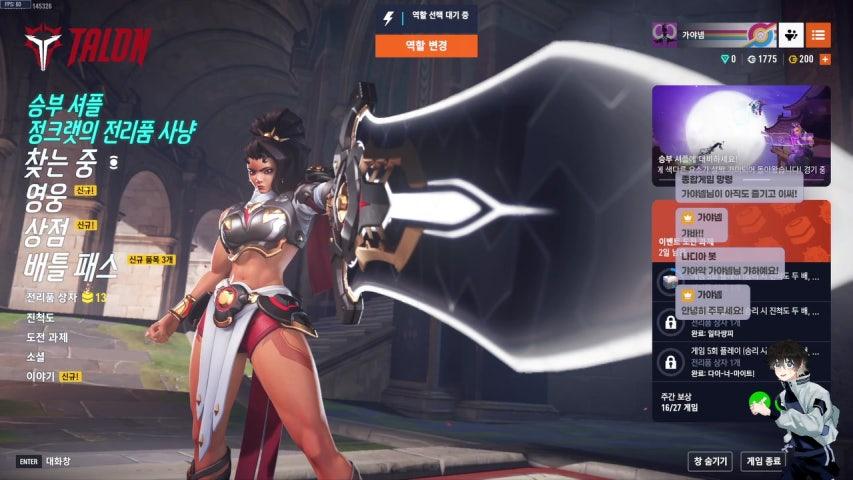The width and height of the screenshot is (853, 480).
Task: Open the Talon faction logo
Action: 87,46
